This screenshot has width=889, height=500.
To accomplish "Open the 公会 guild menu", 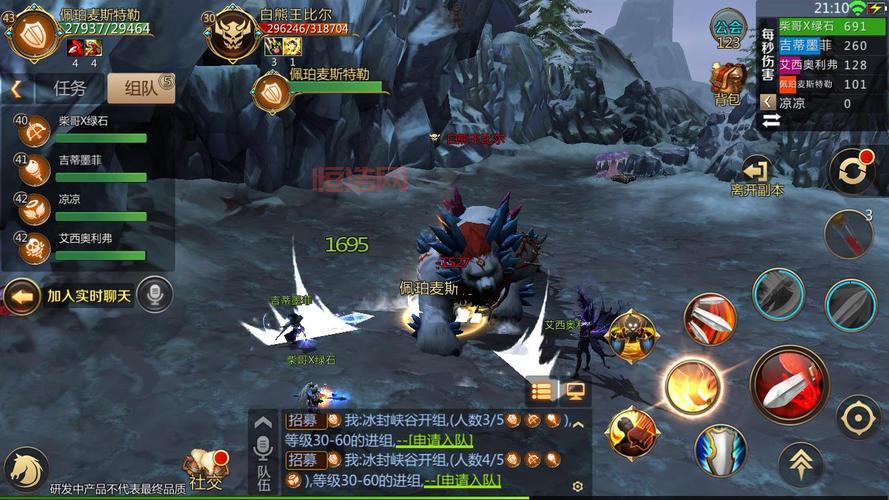I will 729,30.
